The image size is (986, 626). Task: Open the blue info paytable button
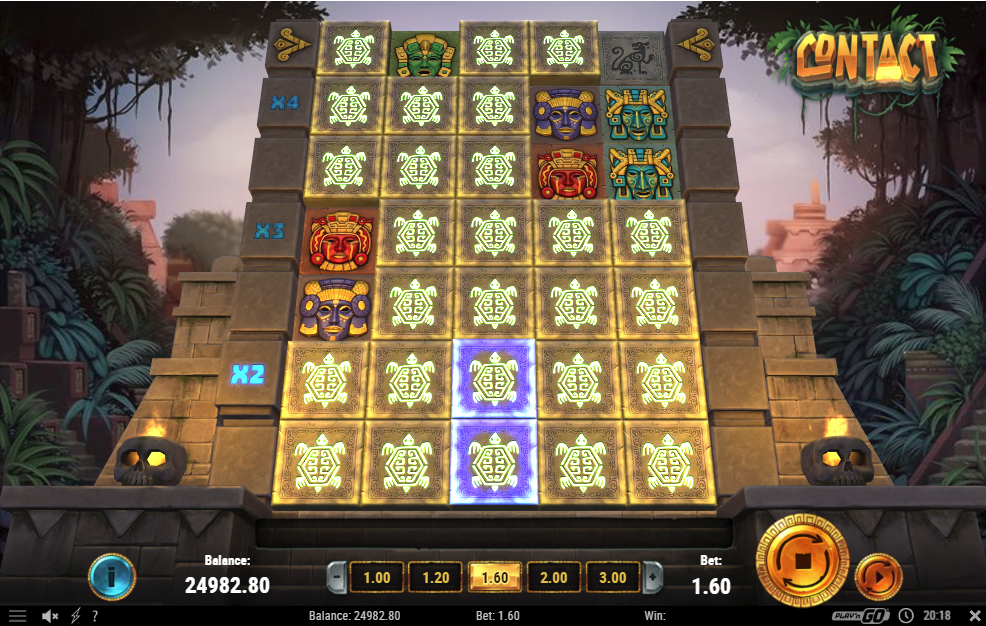point(112,577)
